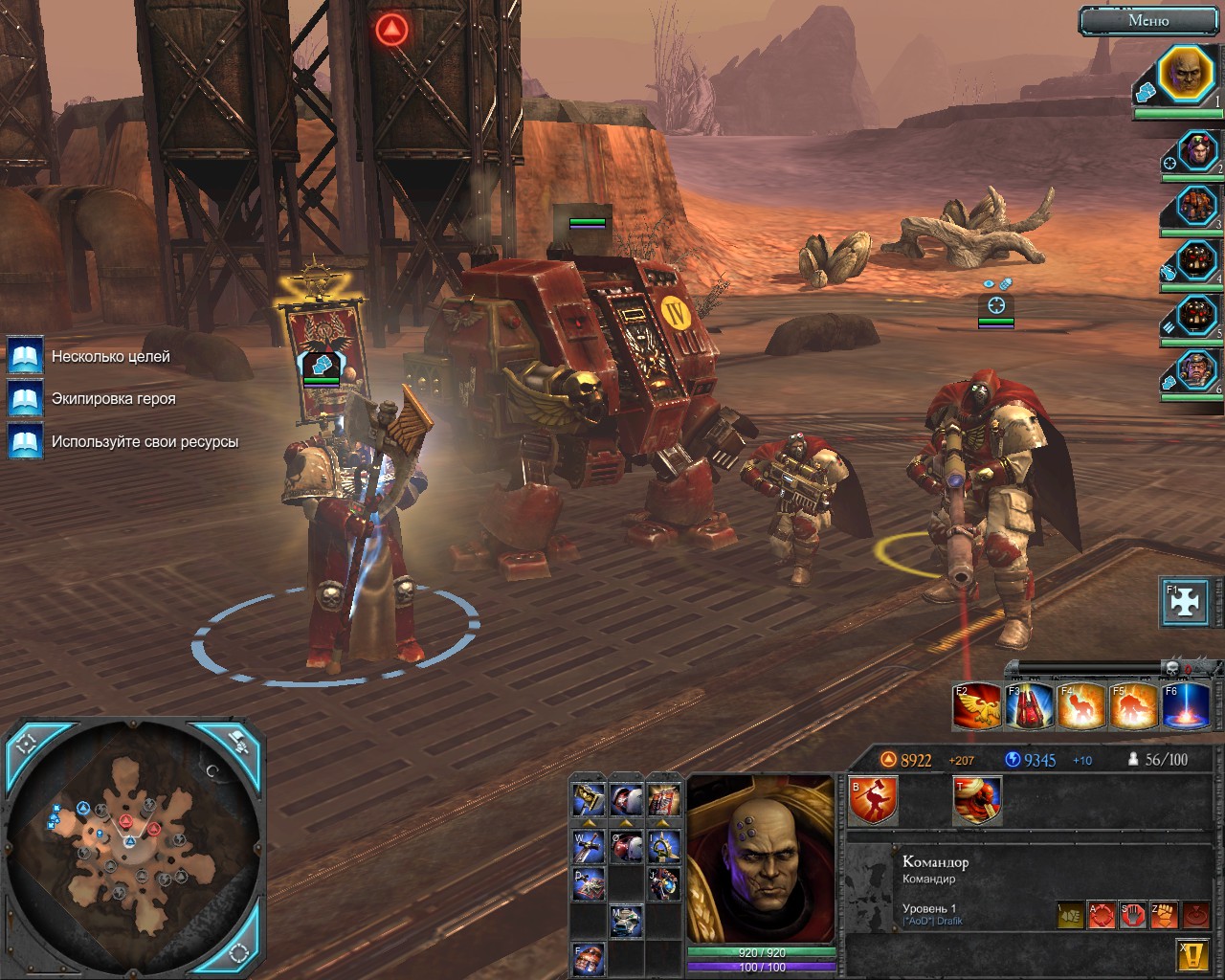Open the Экипировка героя tutorial hint
The width and height of the screenshot is (1225, 980).
[x=25, y=398]
